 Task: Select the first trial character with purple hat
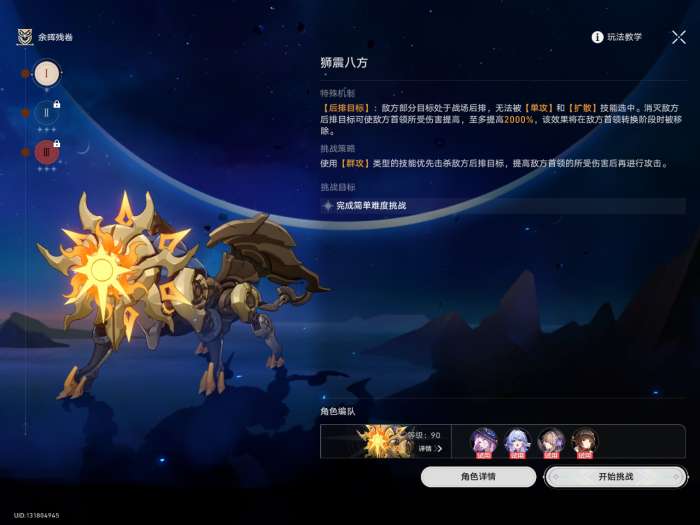pos(485,441)
